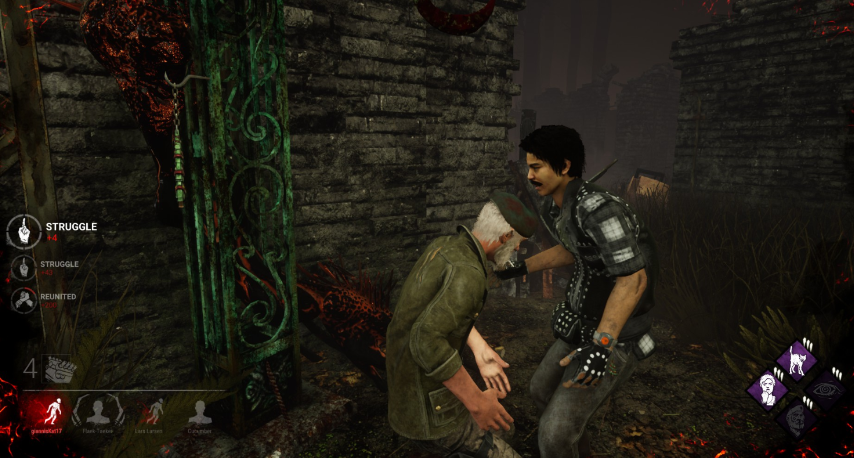This screenshot has width=854, height=458.
Task: Select Cucumber's survivor portrait
Action: (x=201, y=411)
